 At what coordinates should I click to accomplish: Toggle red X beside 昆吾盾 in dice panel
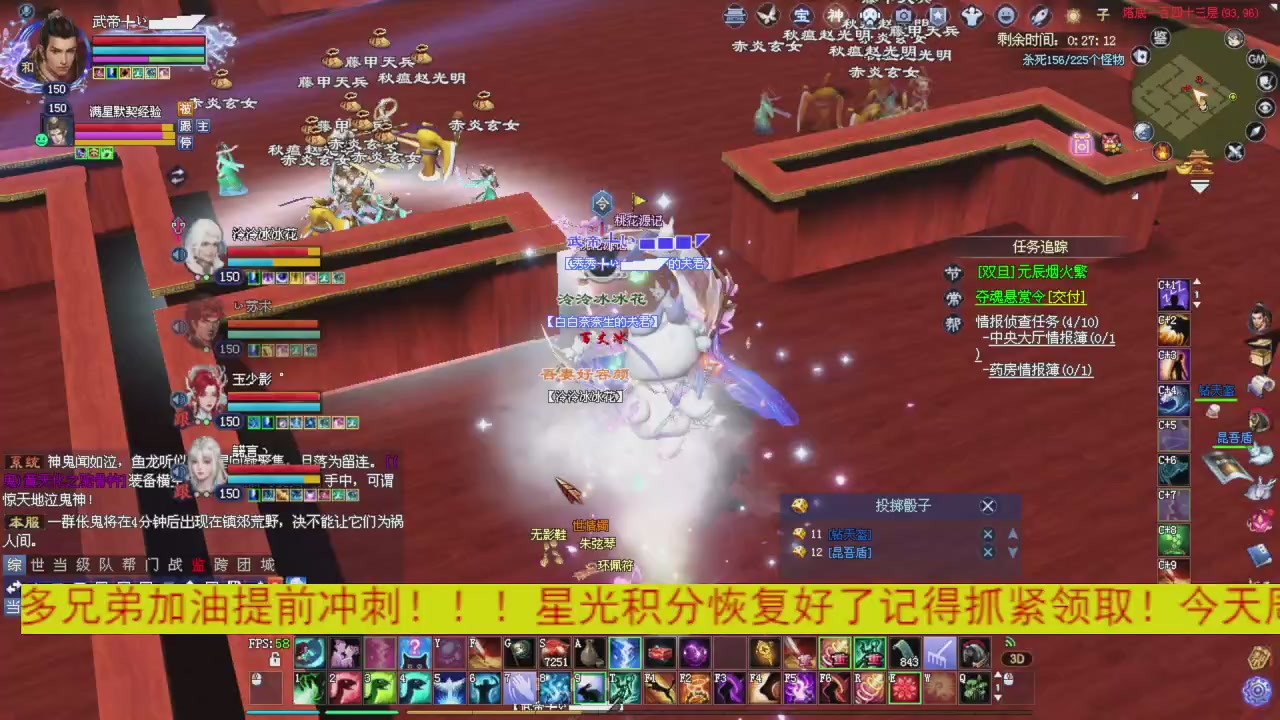click(x=987, y=552)
